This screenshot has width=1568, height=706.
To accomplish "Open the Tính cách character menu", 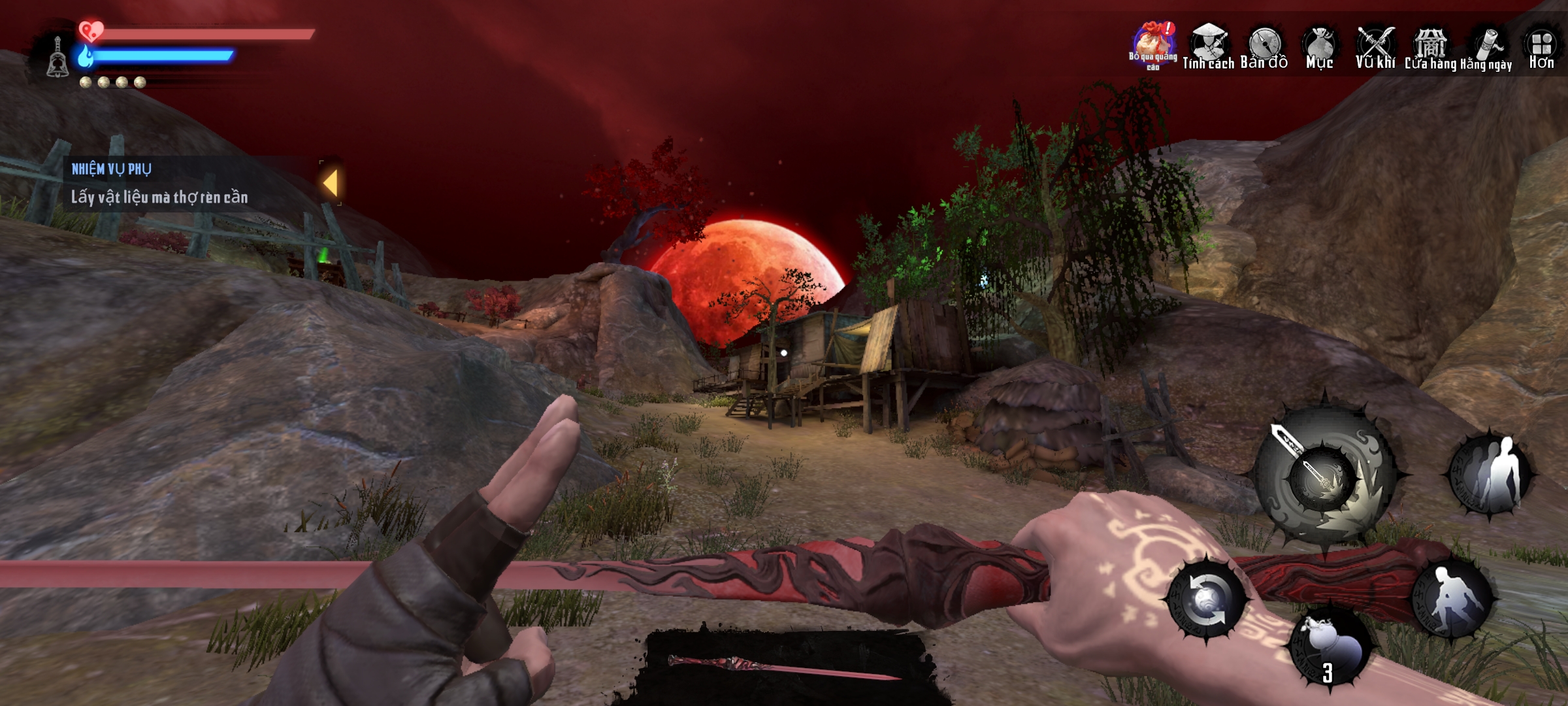I will click(1207, 46).
